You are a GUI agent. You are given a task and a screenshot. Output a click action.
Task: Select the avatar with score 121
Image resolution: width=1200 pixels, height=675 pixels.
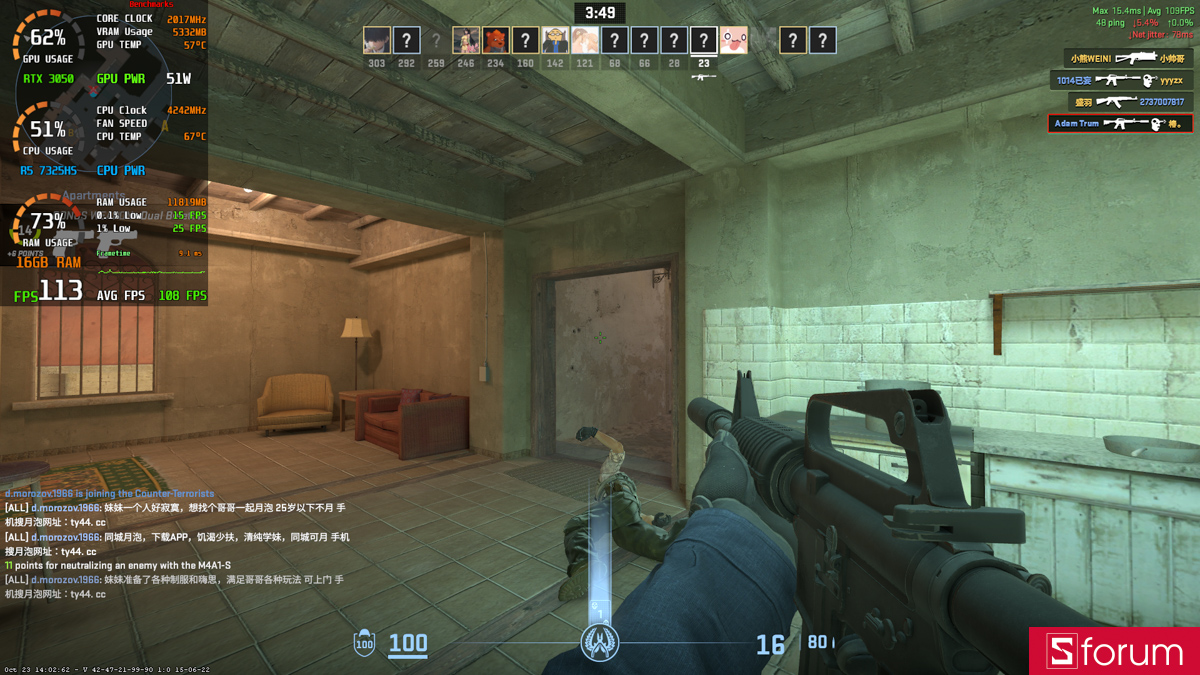(x=585, y=40)
